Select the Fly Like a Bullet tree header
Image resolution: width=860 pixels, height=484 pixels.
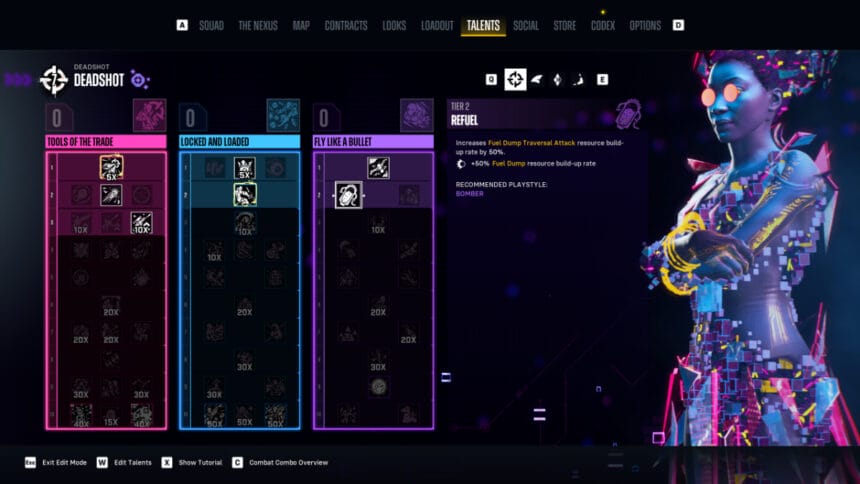pyautogui.click(x=373, y=142)
